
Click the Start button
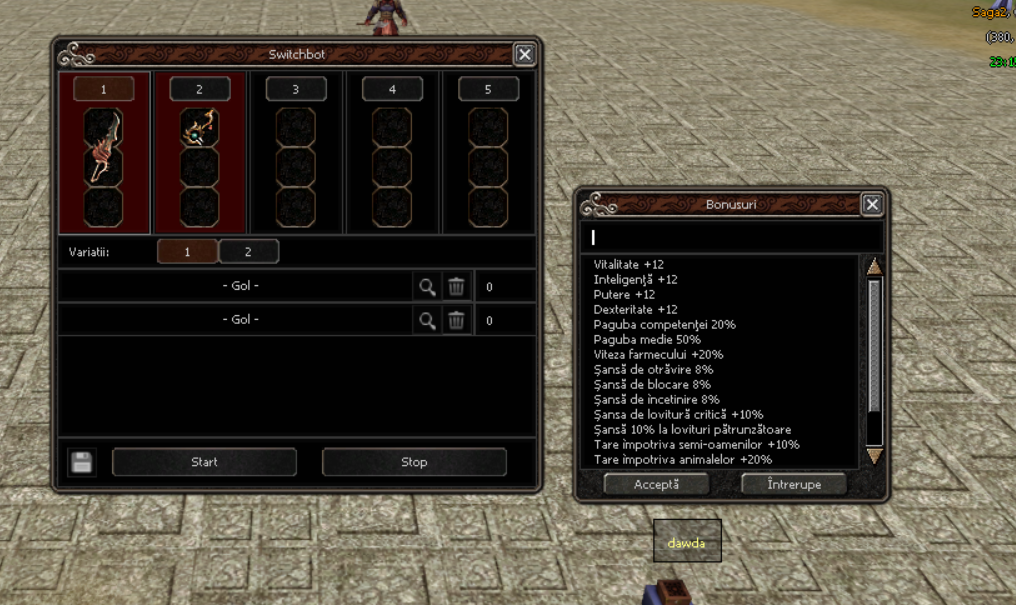coord(204,462)
